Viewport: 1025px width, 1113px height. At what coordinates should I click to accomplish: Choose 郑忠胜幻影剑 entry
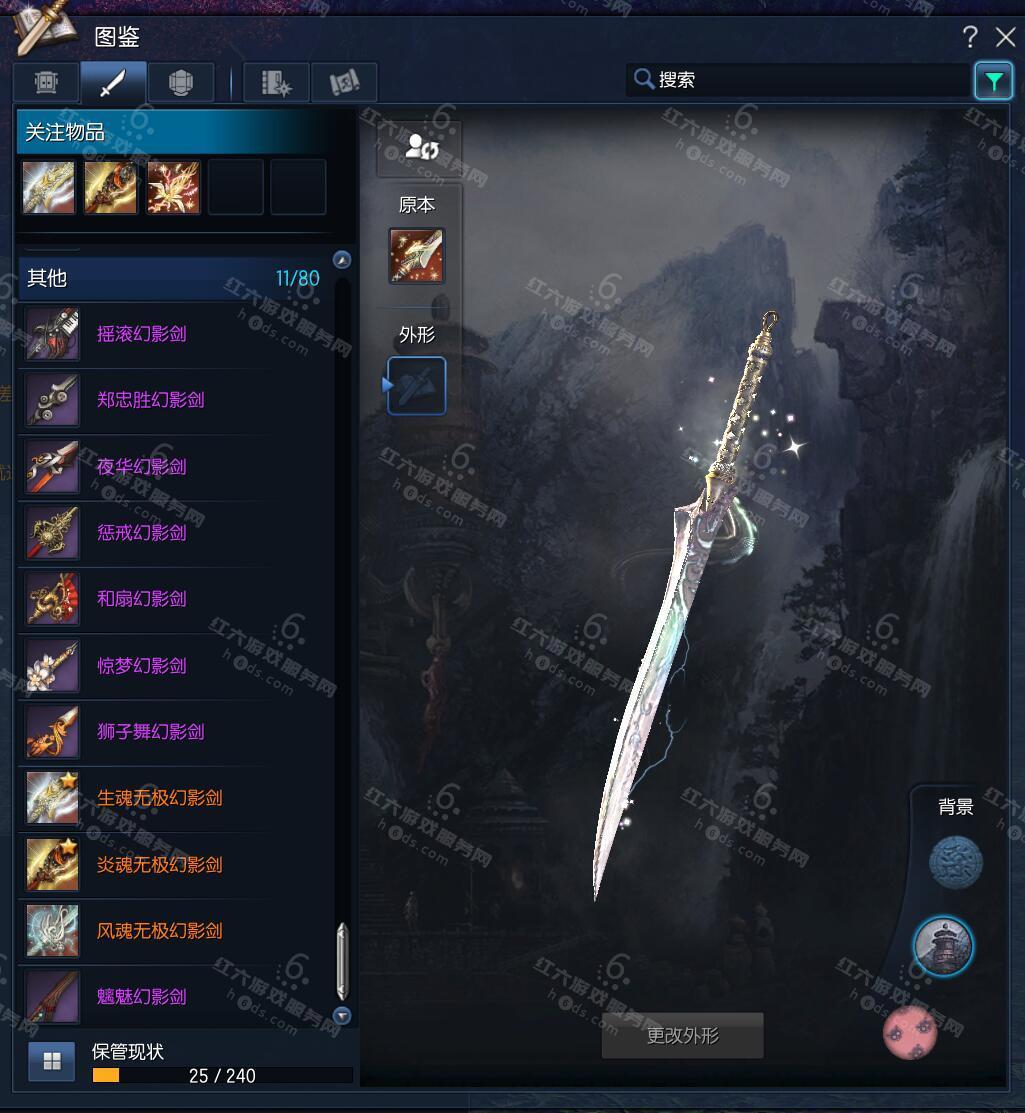tap(150, 400)
